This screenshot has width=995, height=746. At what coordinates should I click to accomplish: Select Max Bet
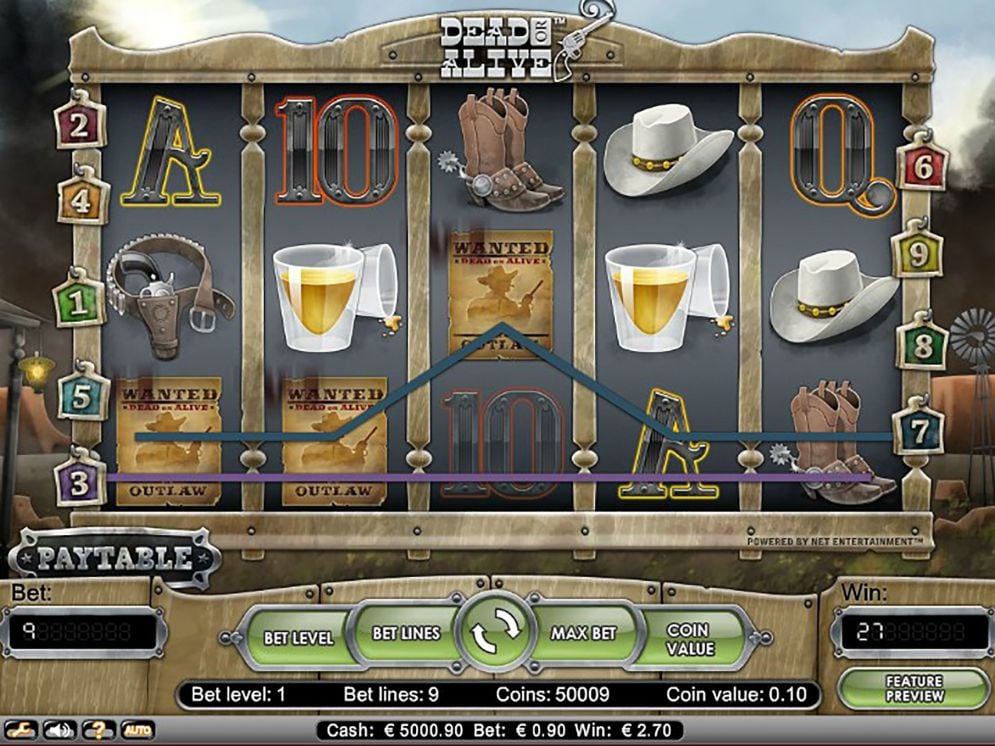pyautogui.click(x=583, y=633)
